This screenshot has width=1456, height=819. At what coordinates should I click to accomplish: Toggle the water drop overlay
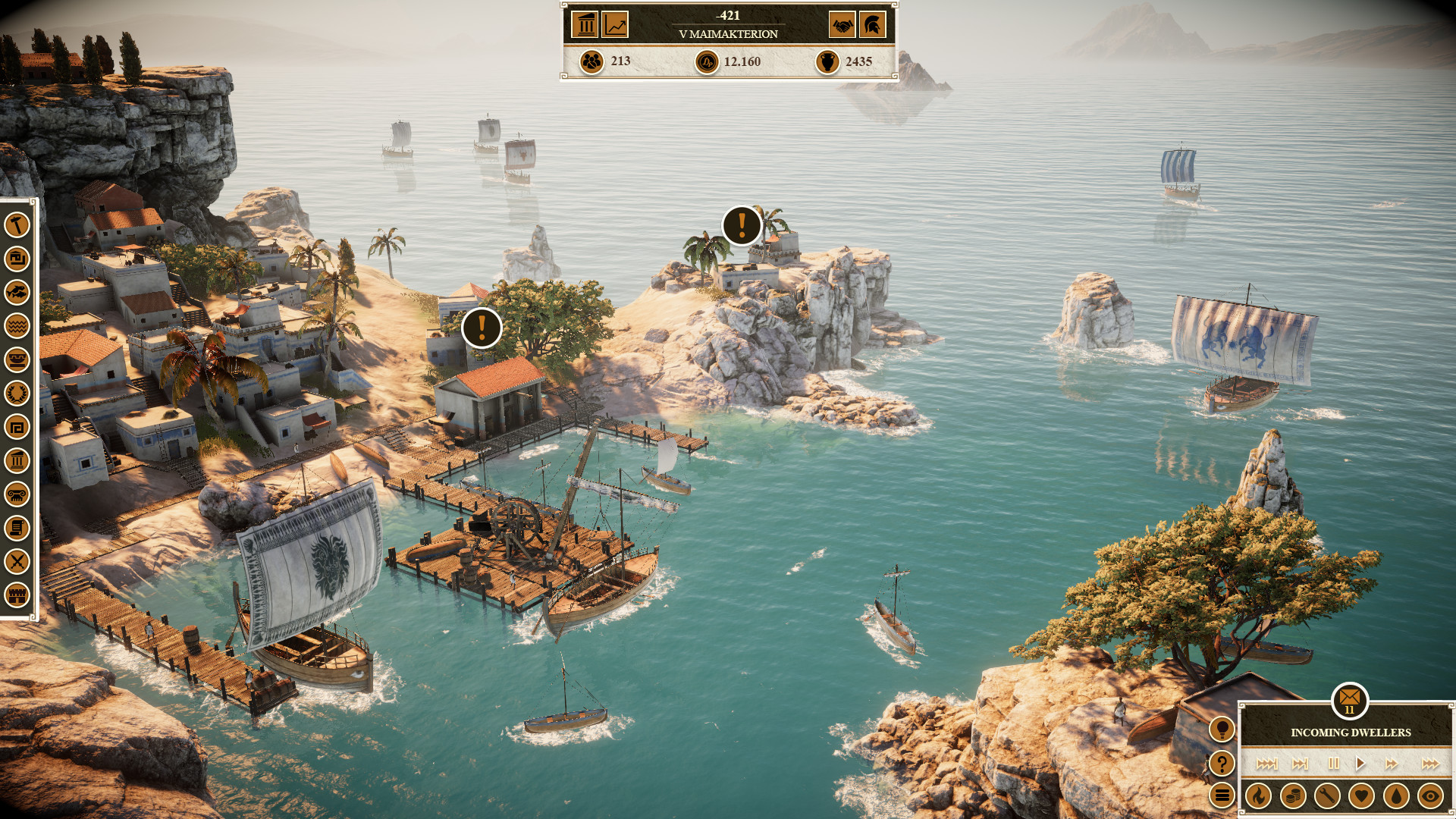pos(1396,796)
